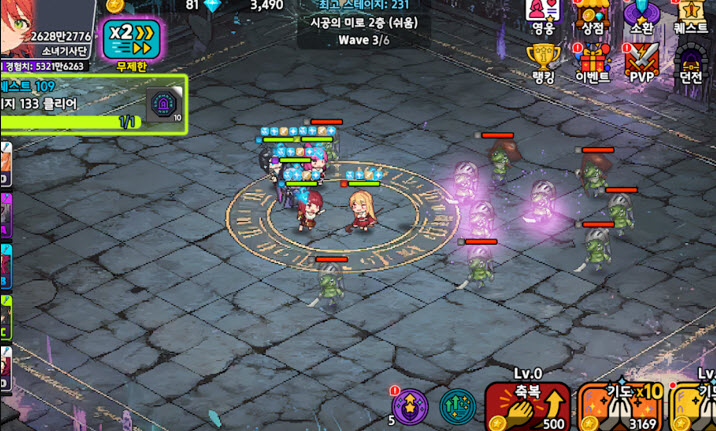Activate the purple star skill icon
The height and width of the screenshot is (431, 716).
[x=411, y=406]
